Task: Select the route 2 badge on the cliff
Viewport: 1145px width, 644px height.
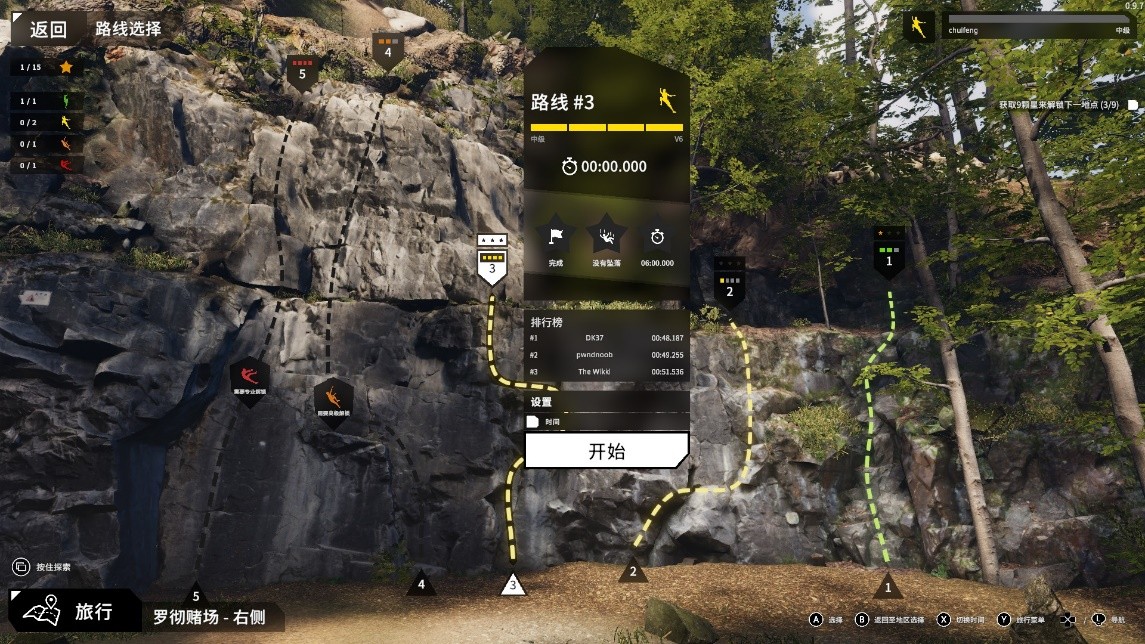Action: tap(729, 283)
